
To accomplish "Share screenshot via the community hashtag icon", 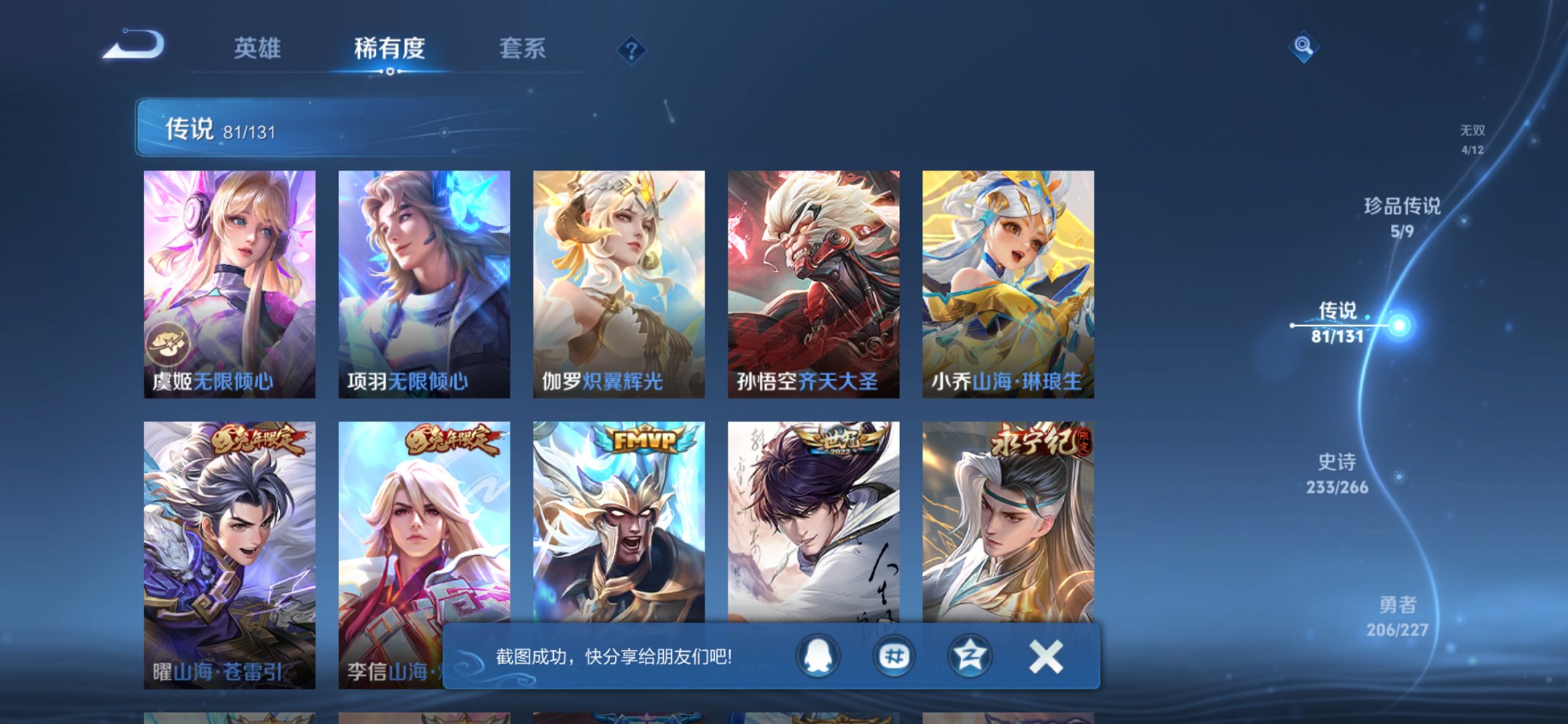I will point(895,656).
